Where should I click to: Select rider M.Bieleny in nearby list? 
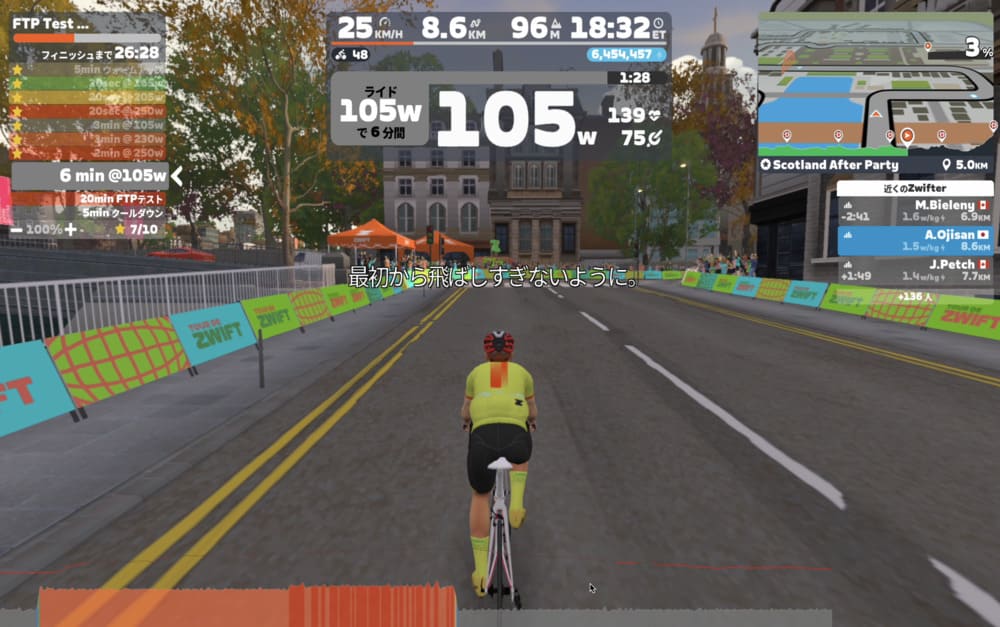click(x=914, y=210)
